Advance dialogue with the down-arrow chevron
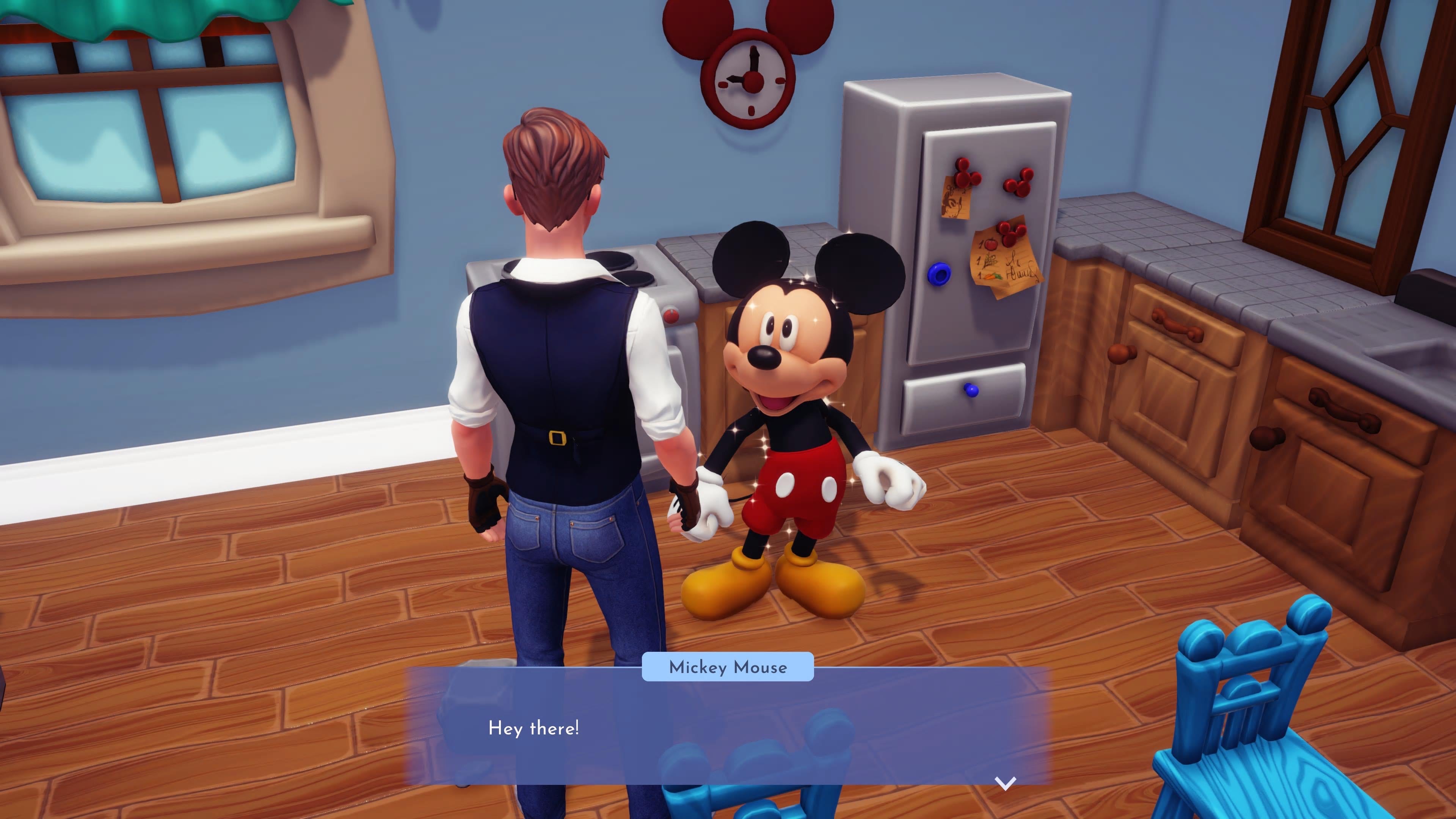 (1005, 783)
